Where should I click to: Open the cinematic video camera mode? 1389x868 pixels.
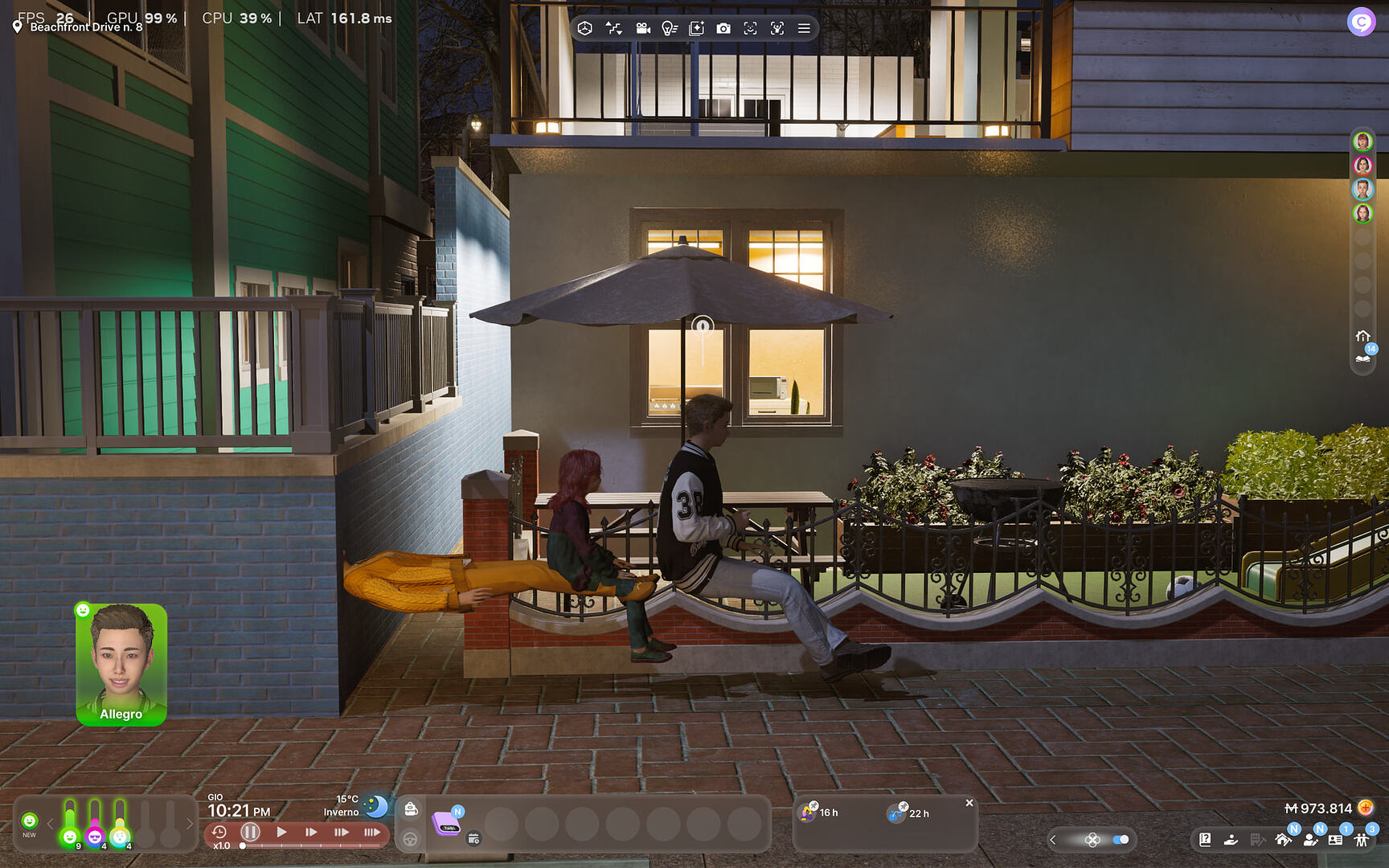click(x=642, y=28)
